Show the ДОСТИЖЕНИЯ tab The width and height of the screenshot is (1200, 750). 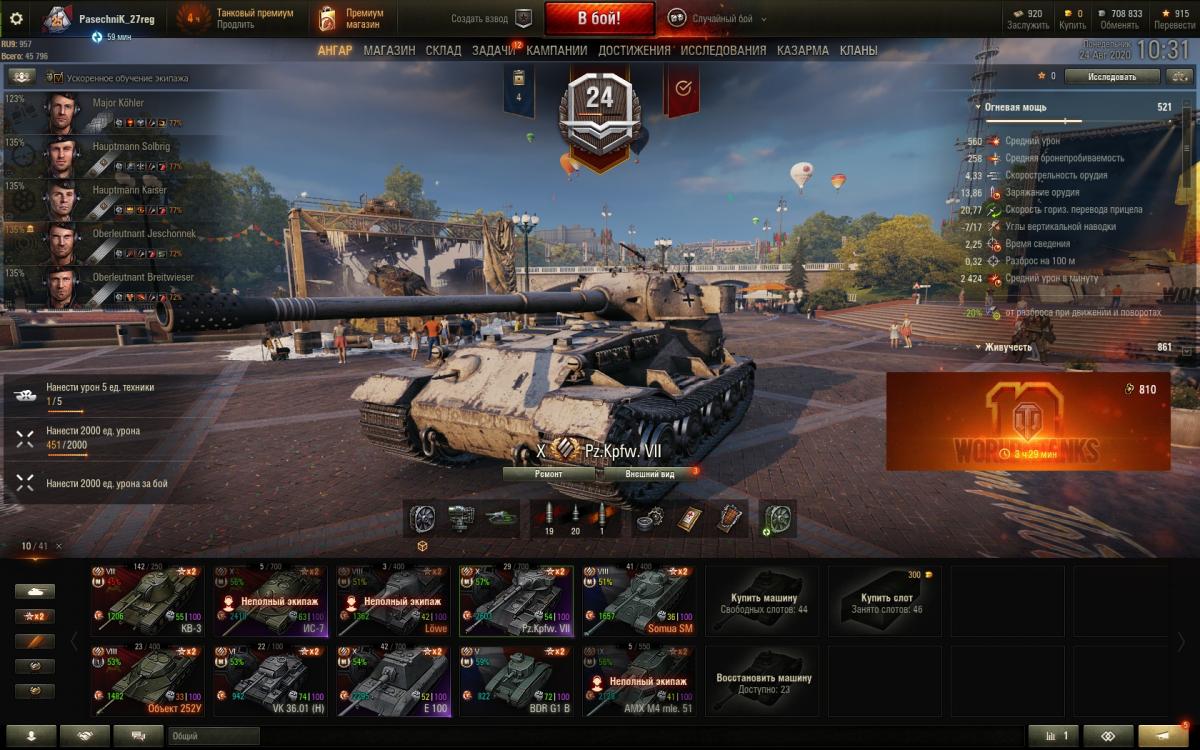point(635,50)
